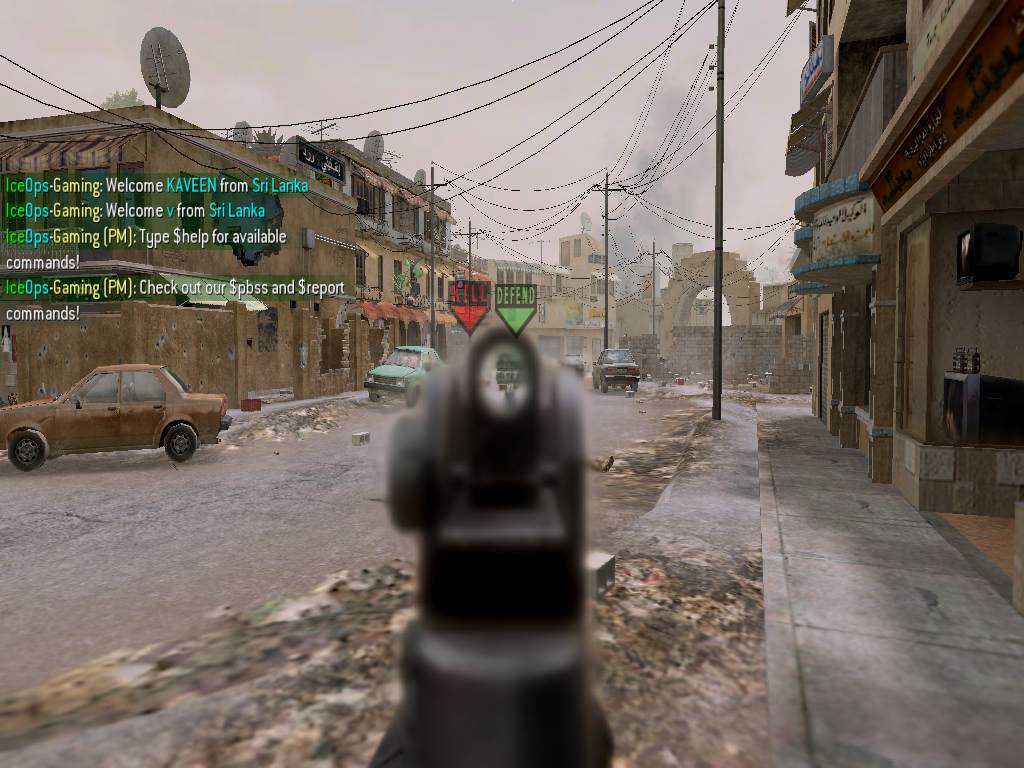Image resolution: width=1024 pixels, height=768 pixels.
Task: Select the Welcome KAVEEN chat message
Action: [157, 185]
